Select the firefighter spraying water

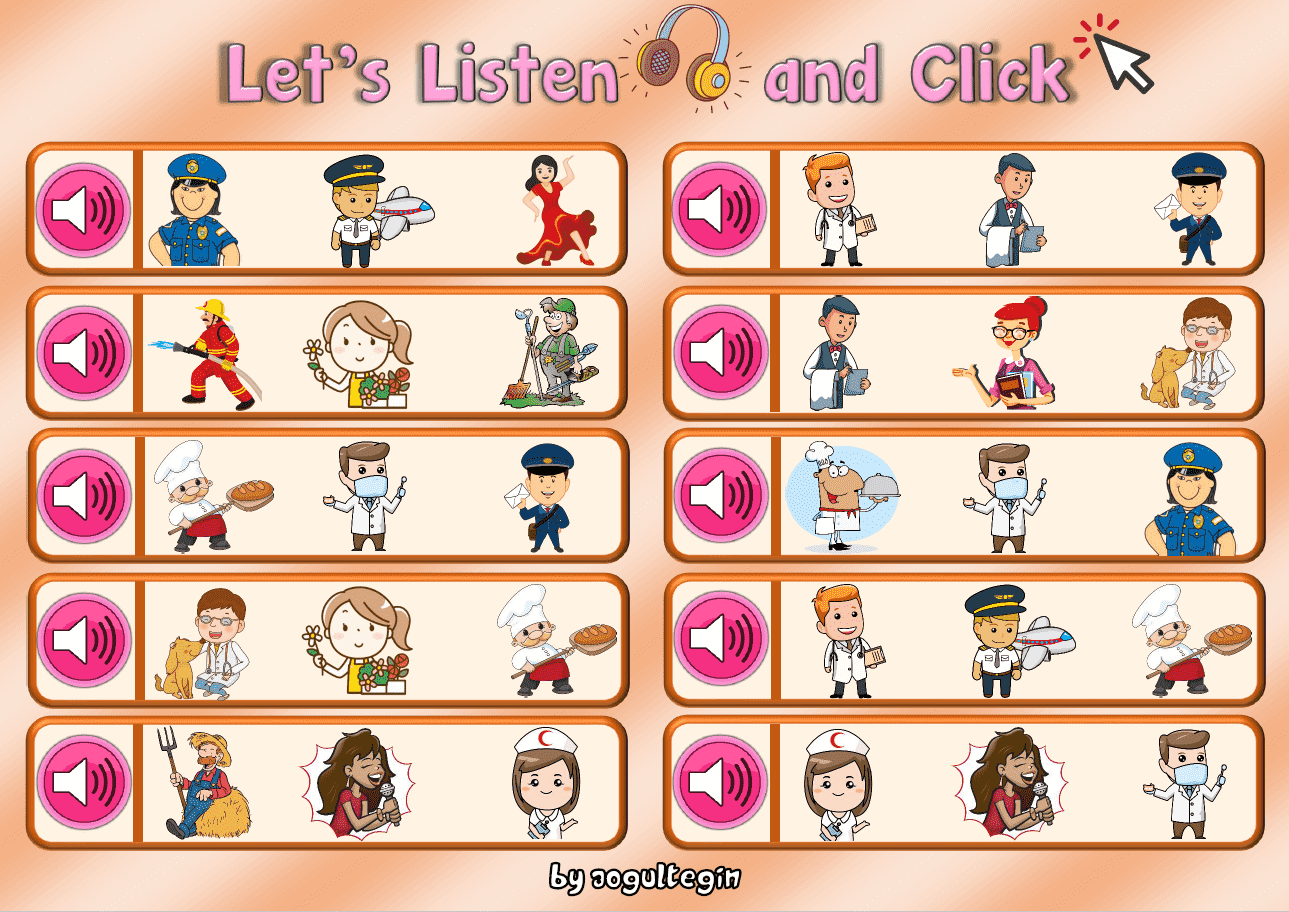tap(212, 352)
